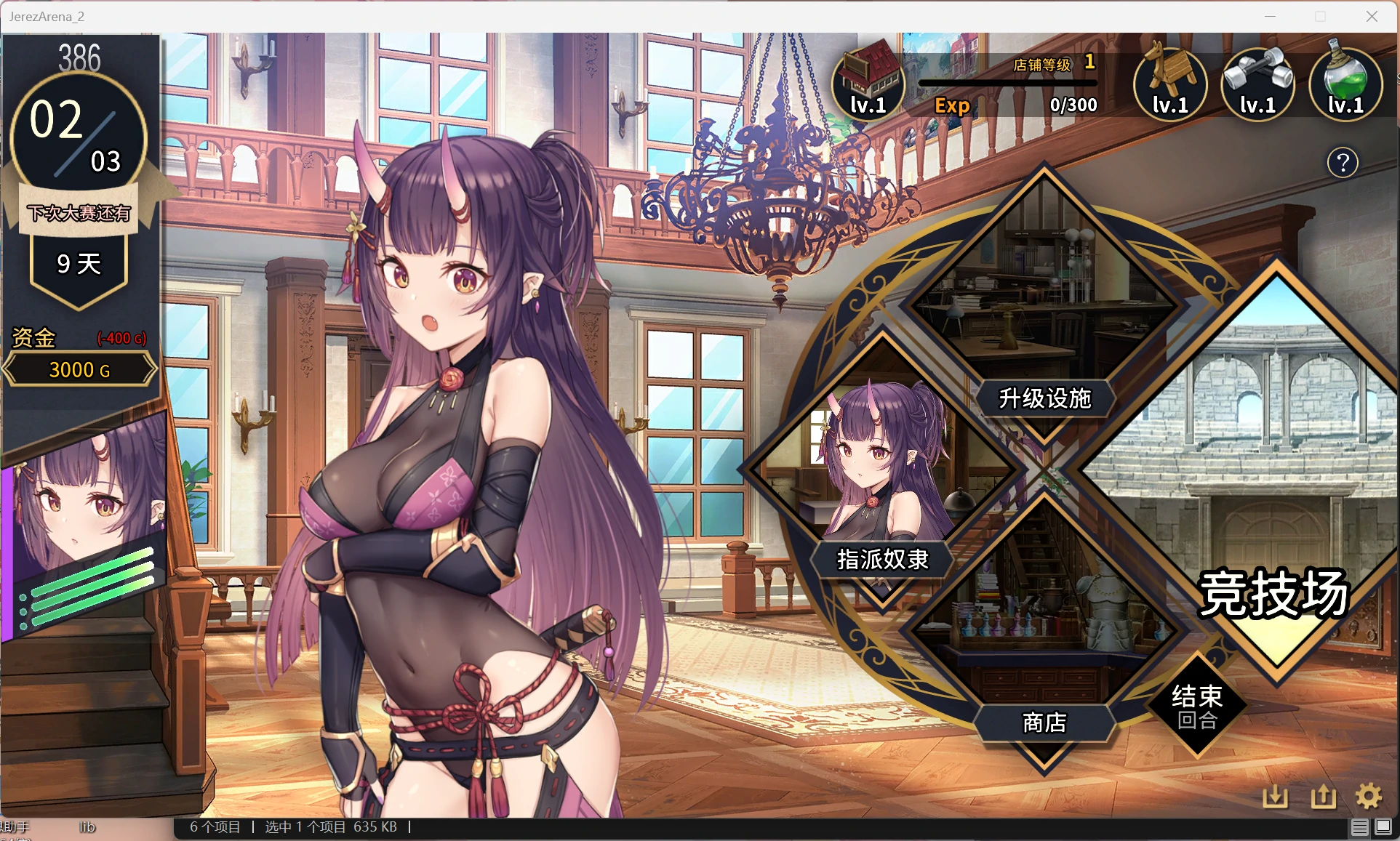
Task: Open the settings gear icon
Action: tap(1370, 796)
